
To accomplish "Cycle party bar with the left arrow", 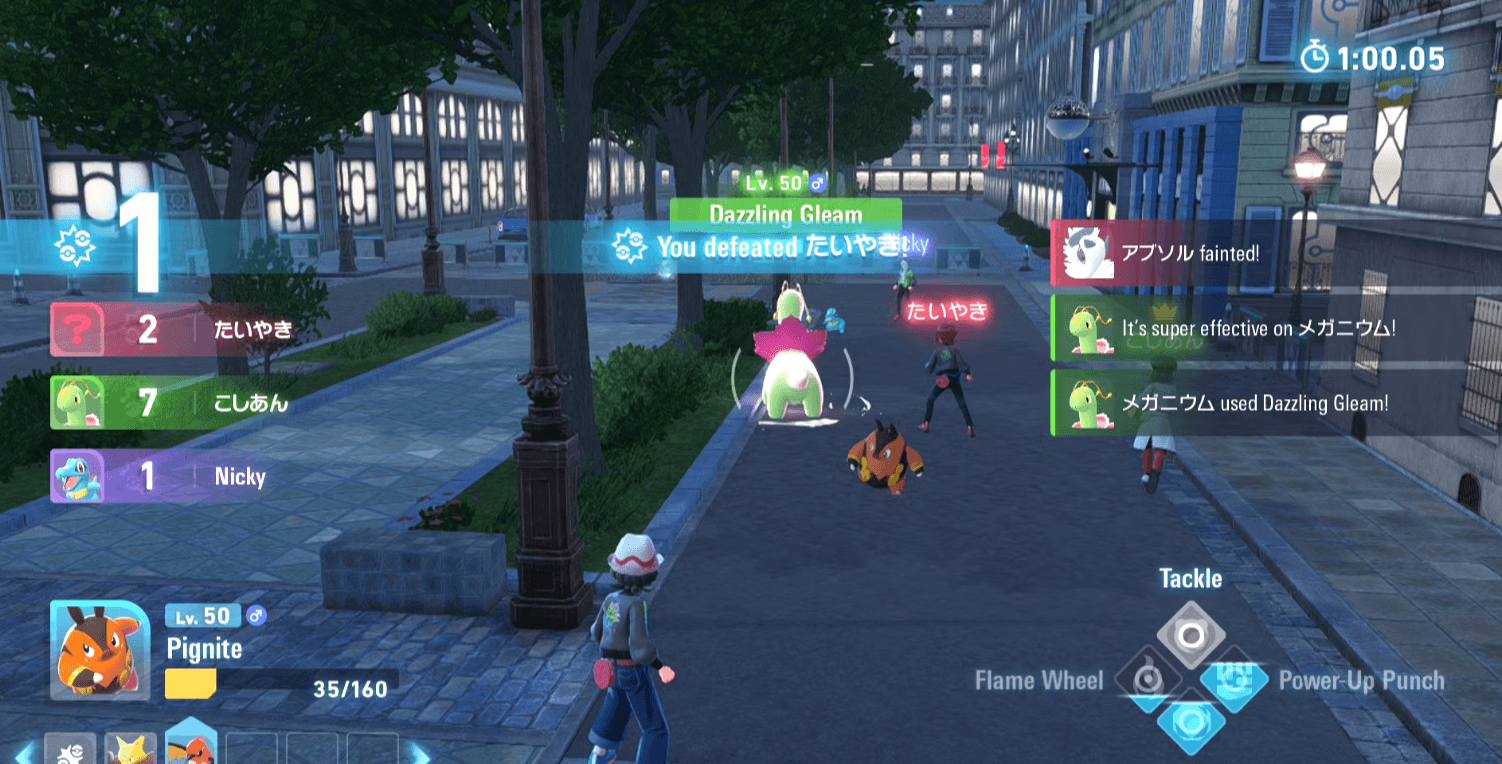I will (23, 751).
